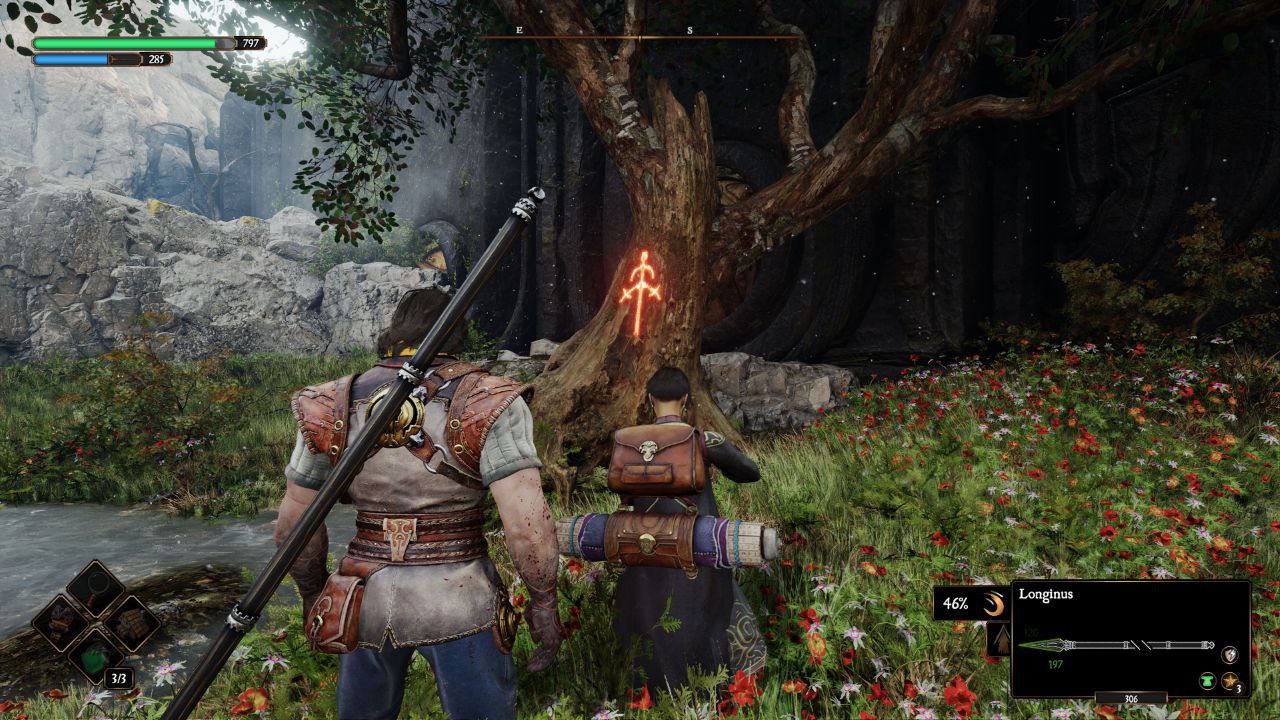Select the wooden barrel quick slot
This screenshot has width=1280, height=720.
coord(132,623)
